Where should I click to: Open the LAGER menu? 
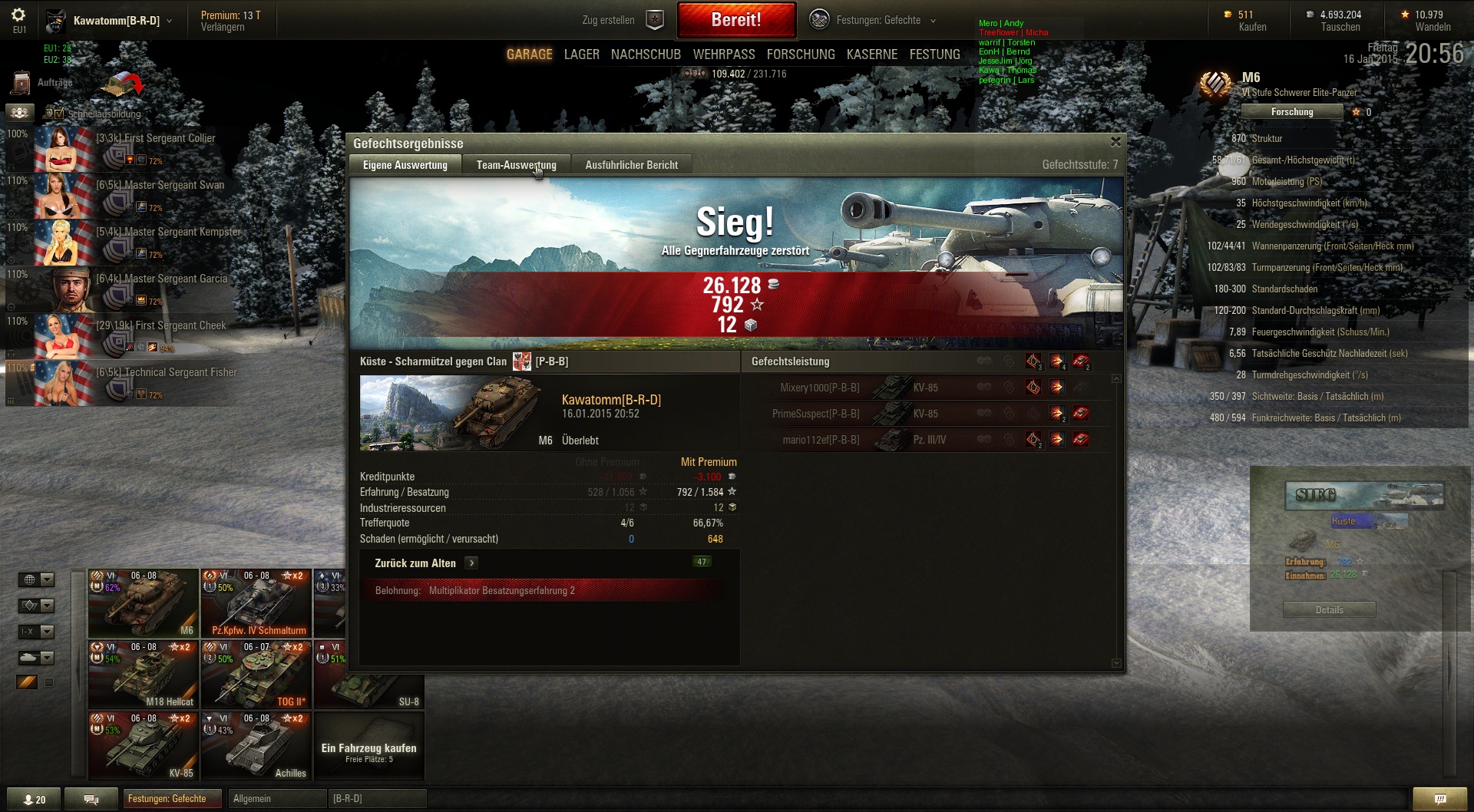tap(581, 54)
